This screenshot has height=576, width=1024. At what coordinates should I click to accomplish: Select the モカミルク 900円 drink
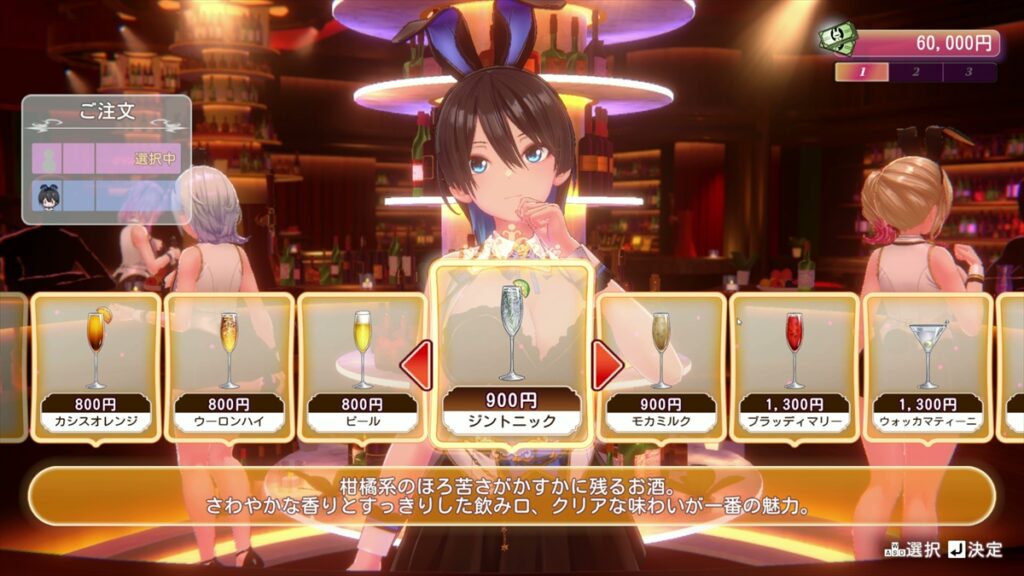pyautogui.click(x=661, y=366)
